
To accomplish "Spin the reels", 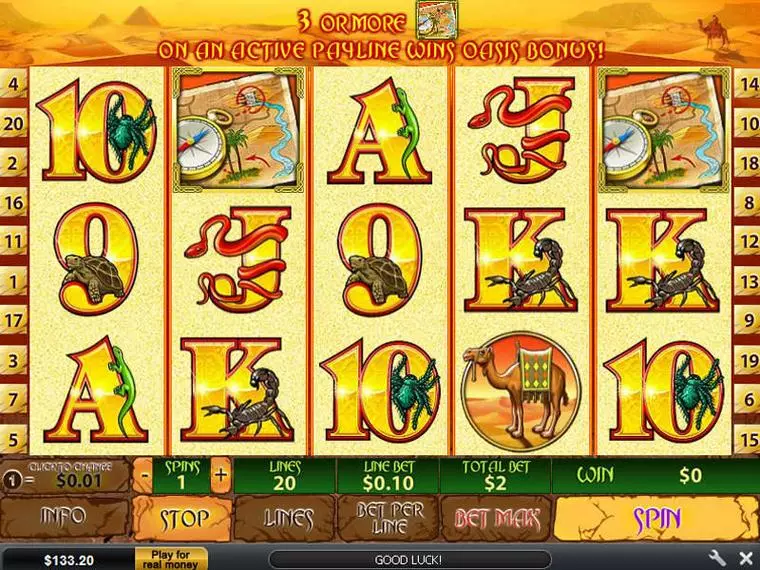I will tap(656, 519).
